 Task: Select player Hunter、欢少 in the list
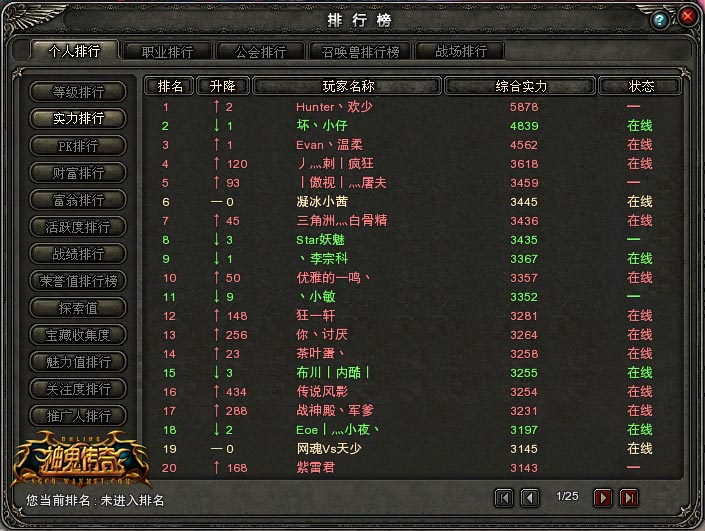click(335, 107)
